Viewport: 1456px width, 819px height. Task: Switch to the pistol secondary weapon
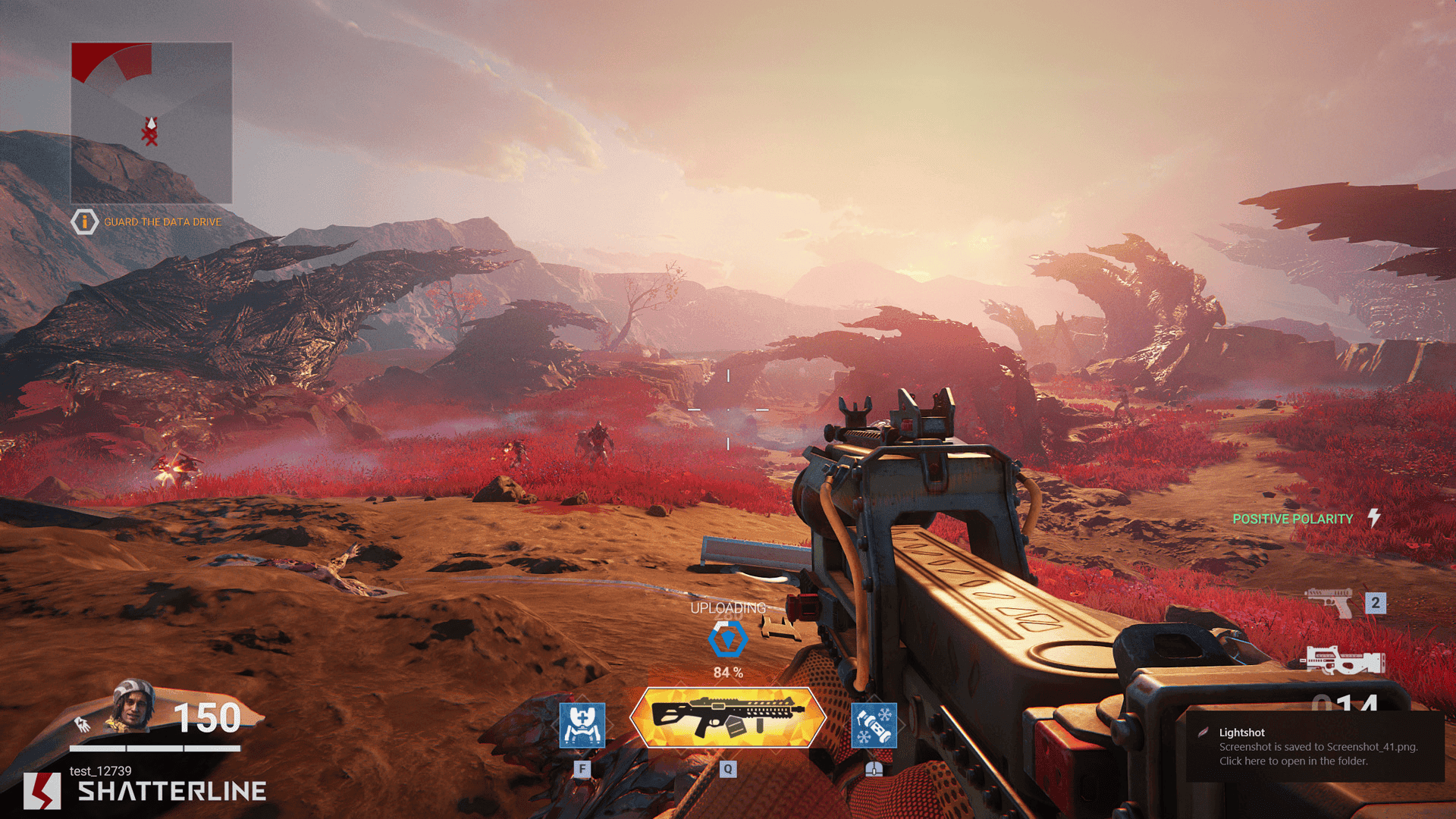tap(1329, 603)
